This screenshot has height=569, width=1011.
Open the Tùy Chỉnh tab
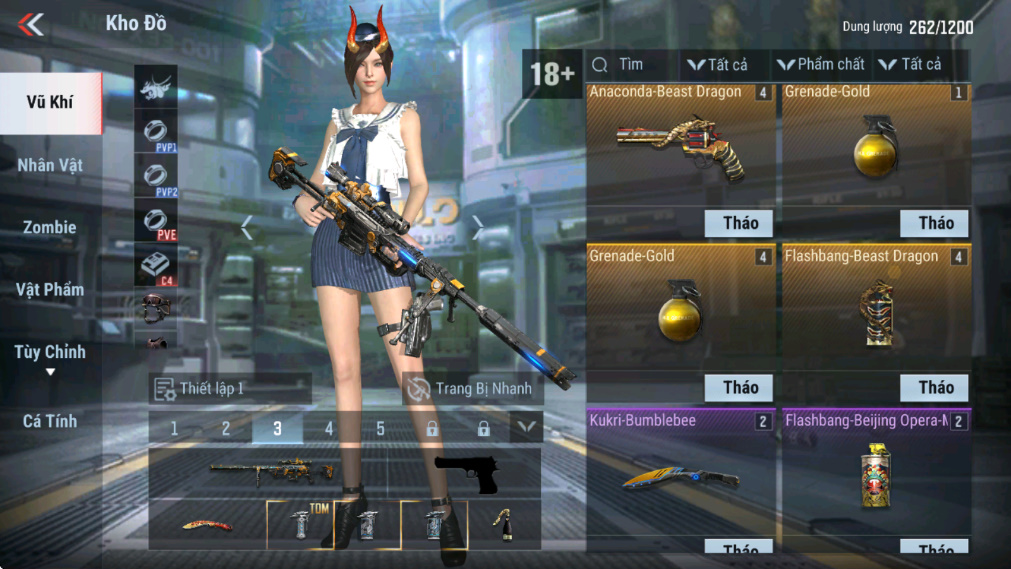click(50, 353)
